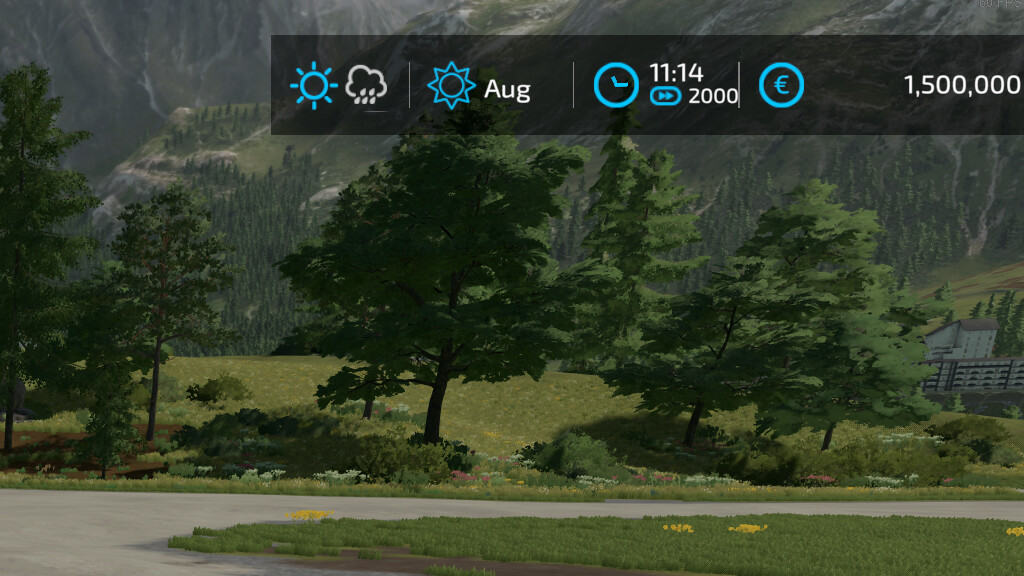Screen dimensions: 1024x576
Task: Select the August season sun icon
Action: [x=451, y=86]
